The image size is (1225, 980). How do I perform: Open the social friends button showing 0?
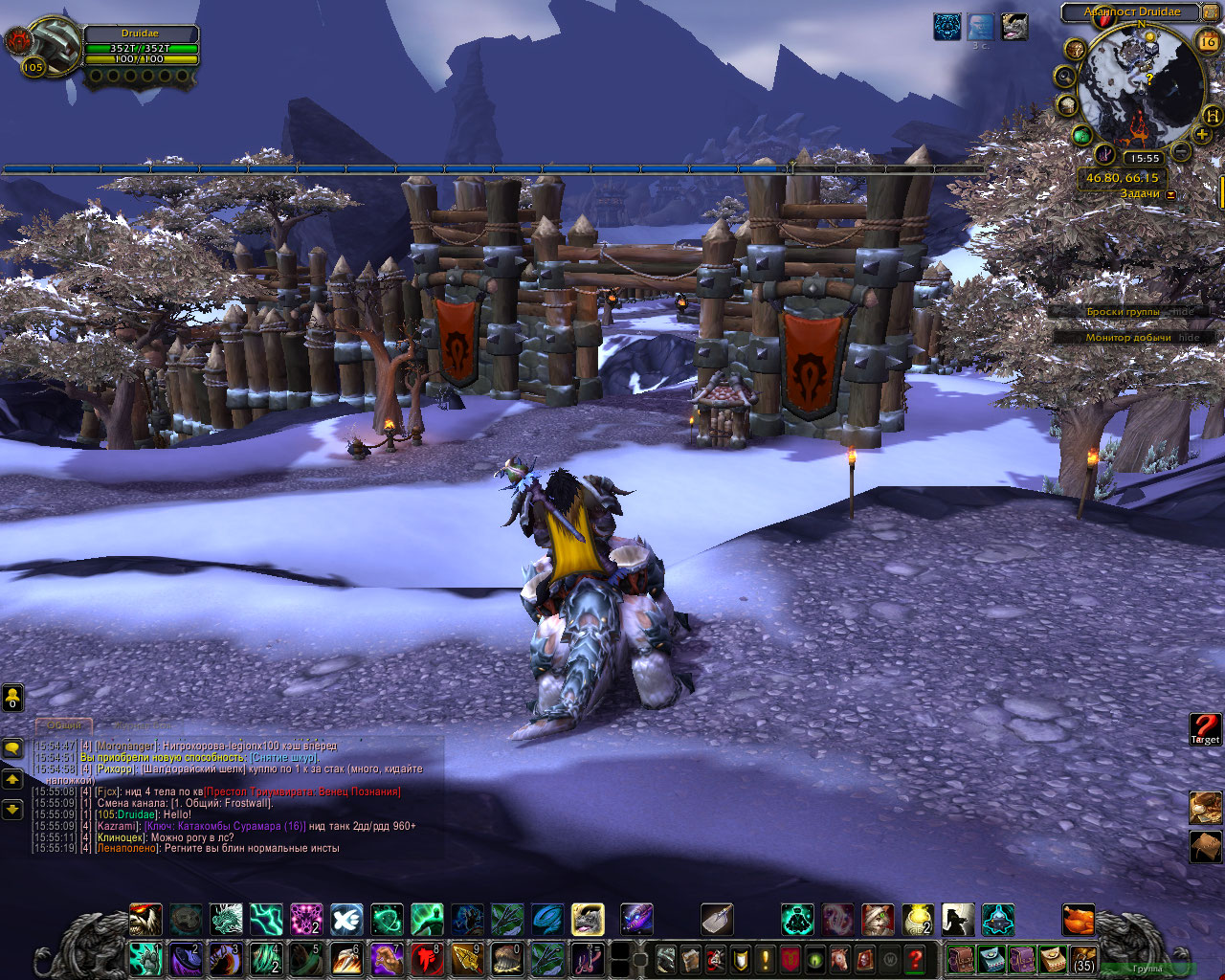point(12,697)
